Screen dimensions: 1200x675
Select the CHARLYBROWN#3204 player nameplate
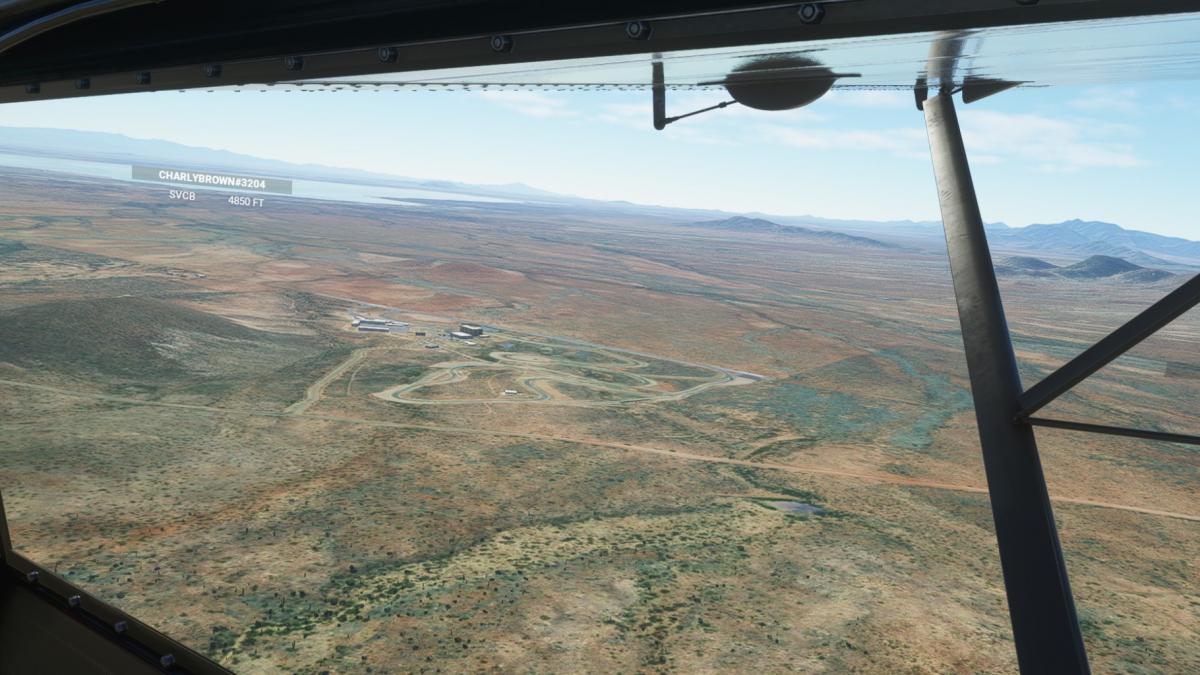coord(211,177)
